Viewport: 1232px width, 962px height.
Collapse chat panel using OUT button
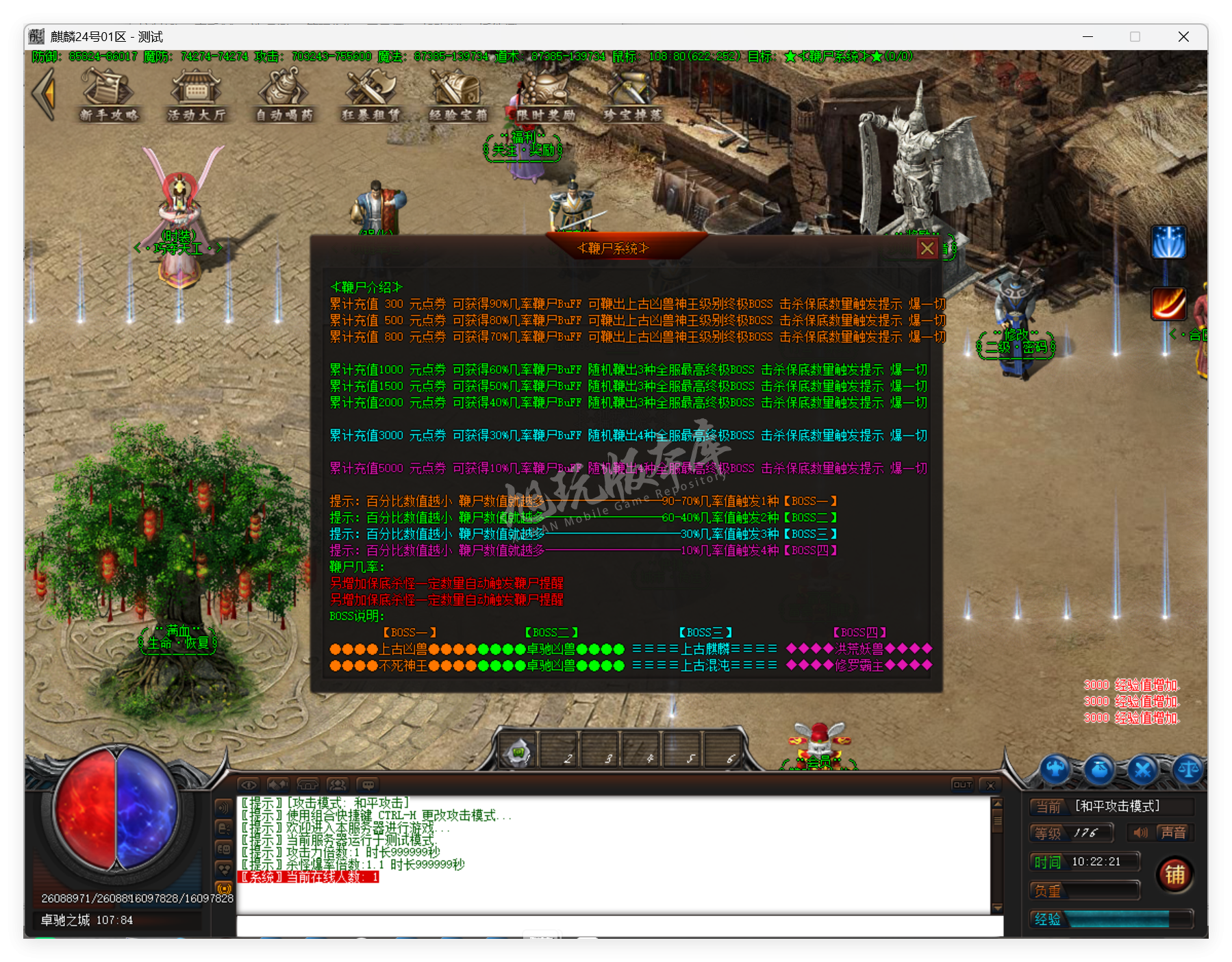(x=961, y=785)
